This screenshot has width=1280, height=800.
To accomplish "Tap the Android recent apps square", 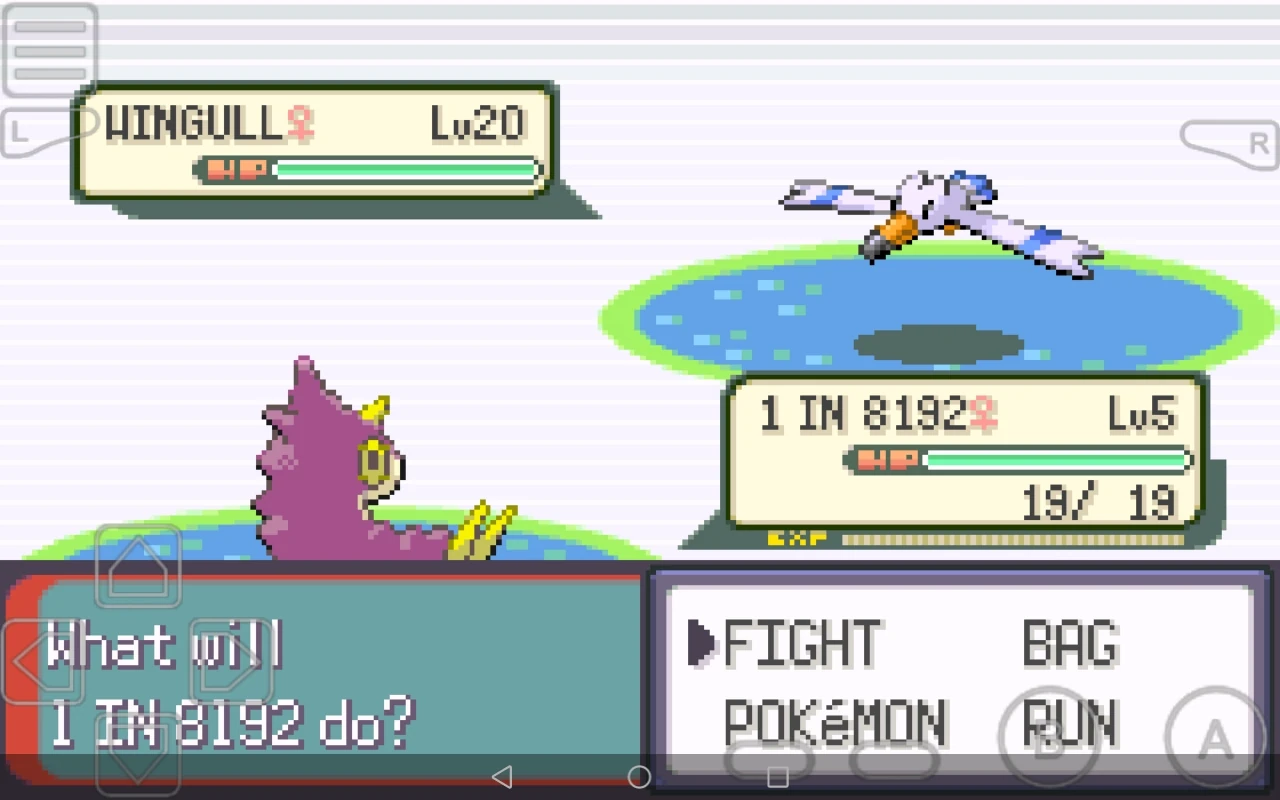I will 780,775.
